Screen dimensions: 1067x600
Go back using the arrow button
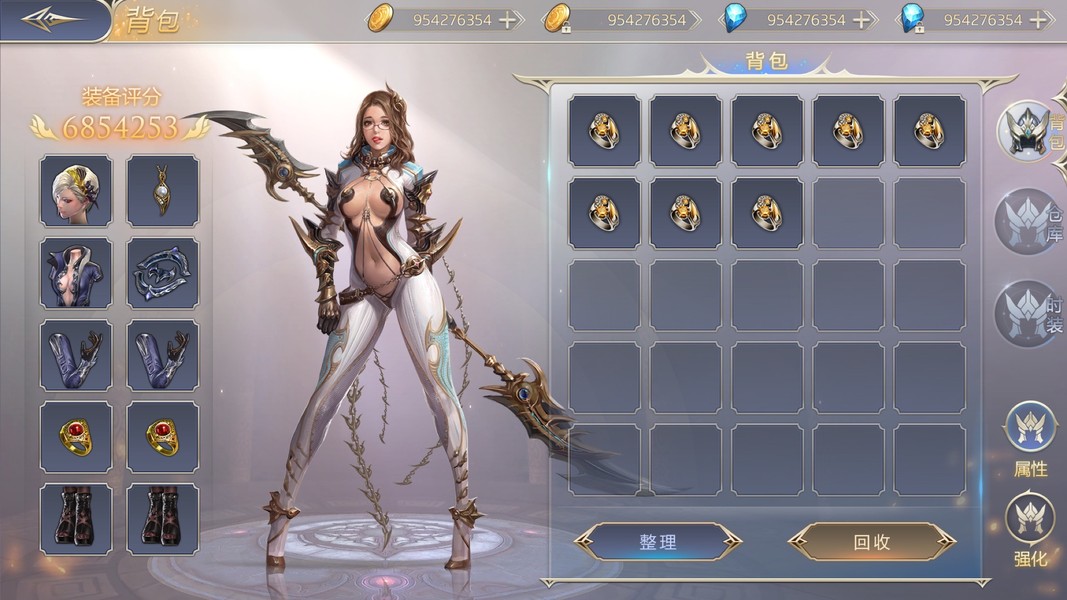(52, 20)
